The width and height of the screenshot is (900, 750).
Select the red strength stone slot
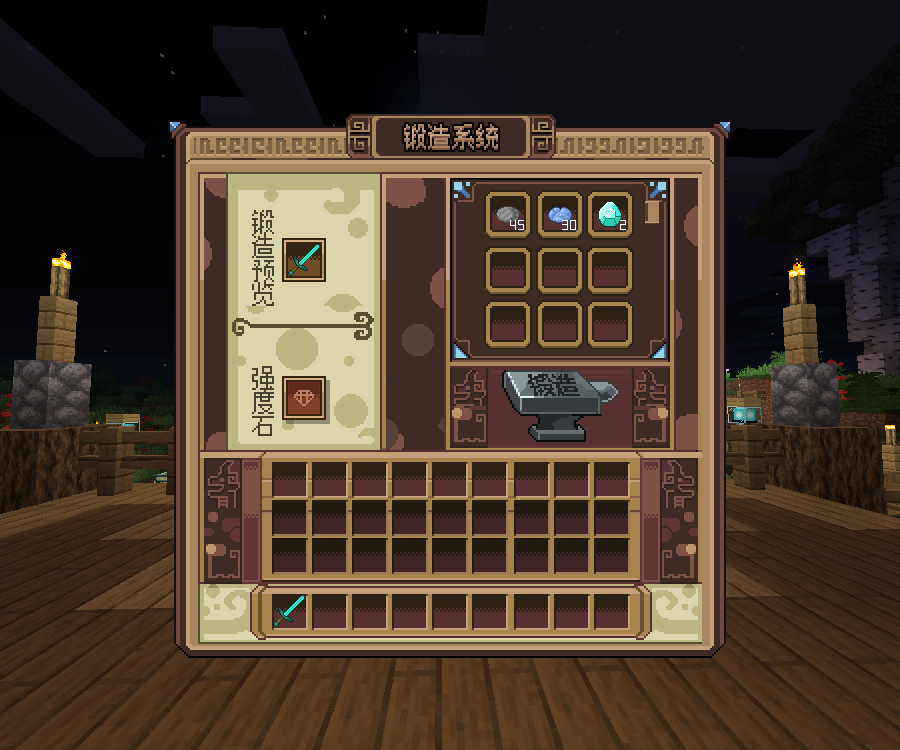[304, 398]
